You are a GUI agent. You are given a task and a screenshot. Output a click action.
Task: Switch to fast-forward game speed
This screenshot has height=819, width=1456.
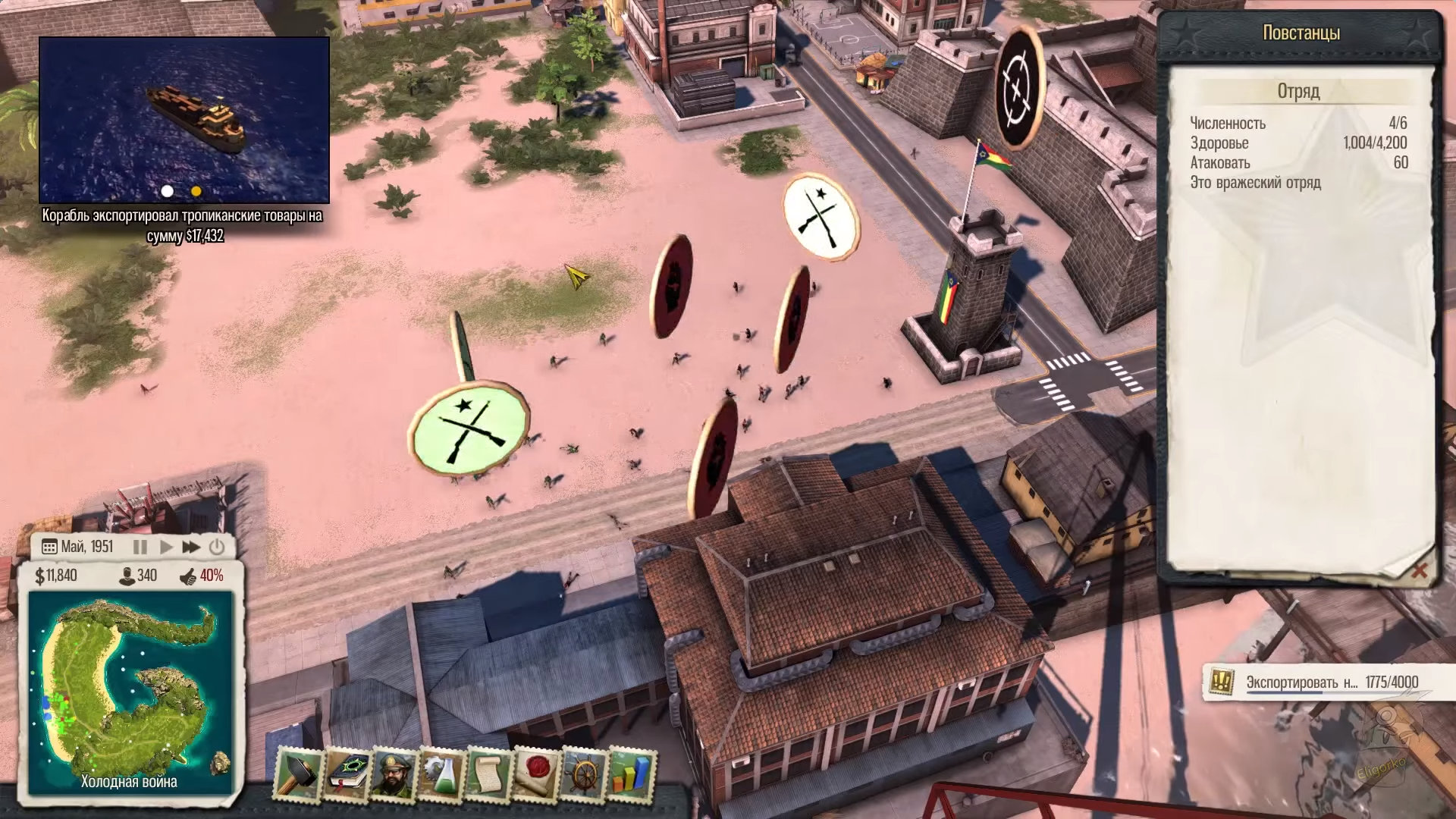pos(191,547)
